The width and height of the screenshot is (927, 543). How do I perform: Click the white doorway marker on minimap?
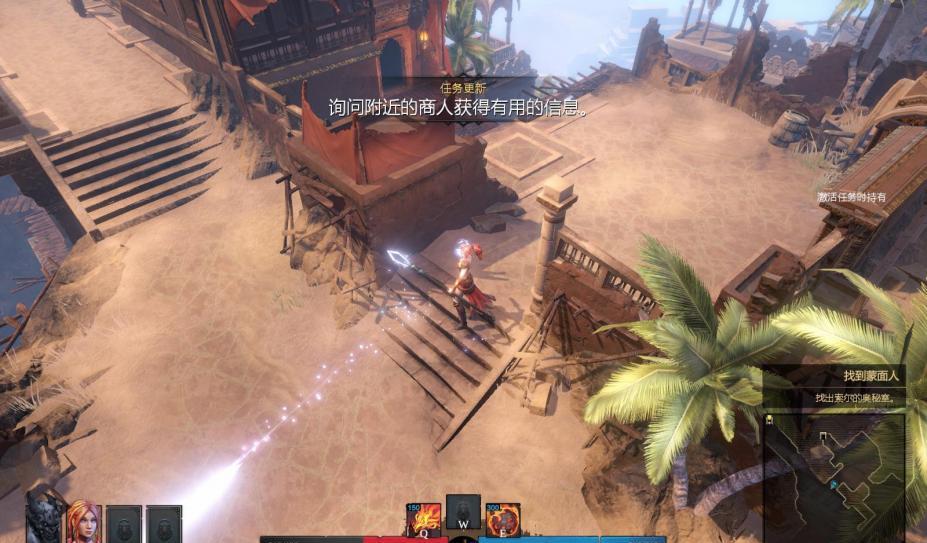tap(823, 437)
